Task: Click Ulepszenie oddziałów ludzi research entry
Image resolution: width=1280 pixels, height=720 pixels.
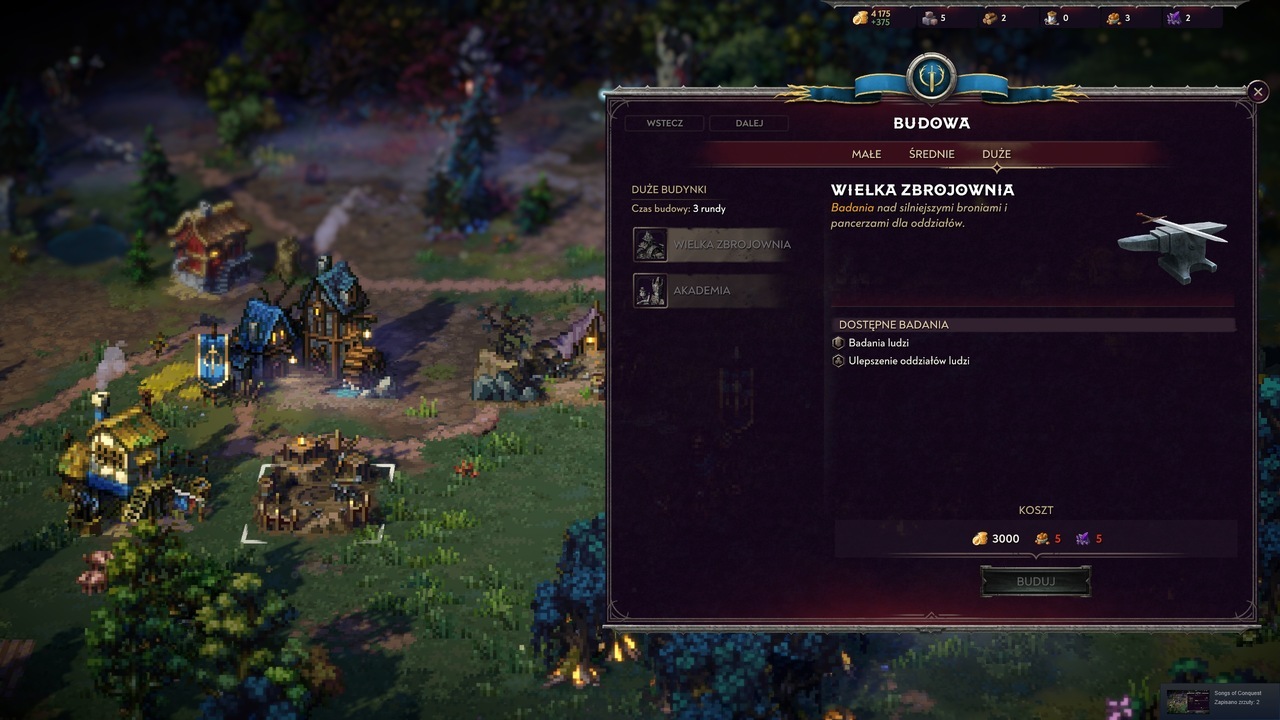Action: click(x=908, y=361)
